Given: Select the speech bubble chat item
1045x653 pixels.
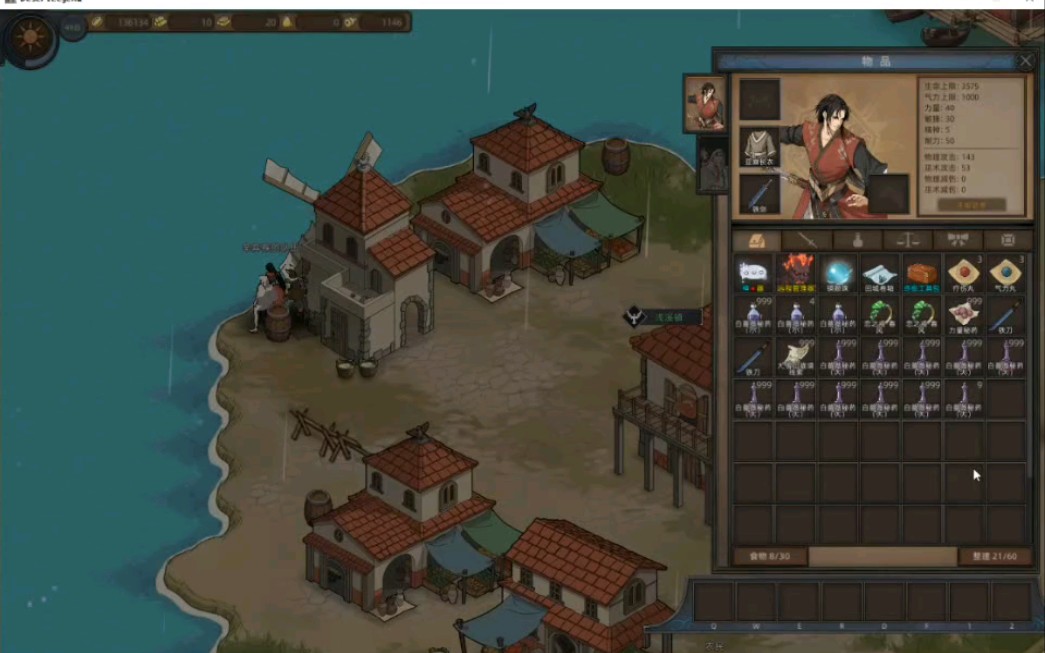Looking at the screenshot, I should pos(754,274).
